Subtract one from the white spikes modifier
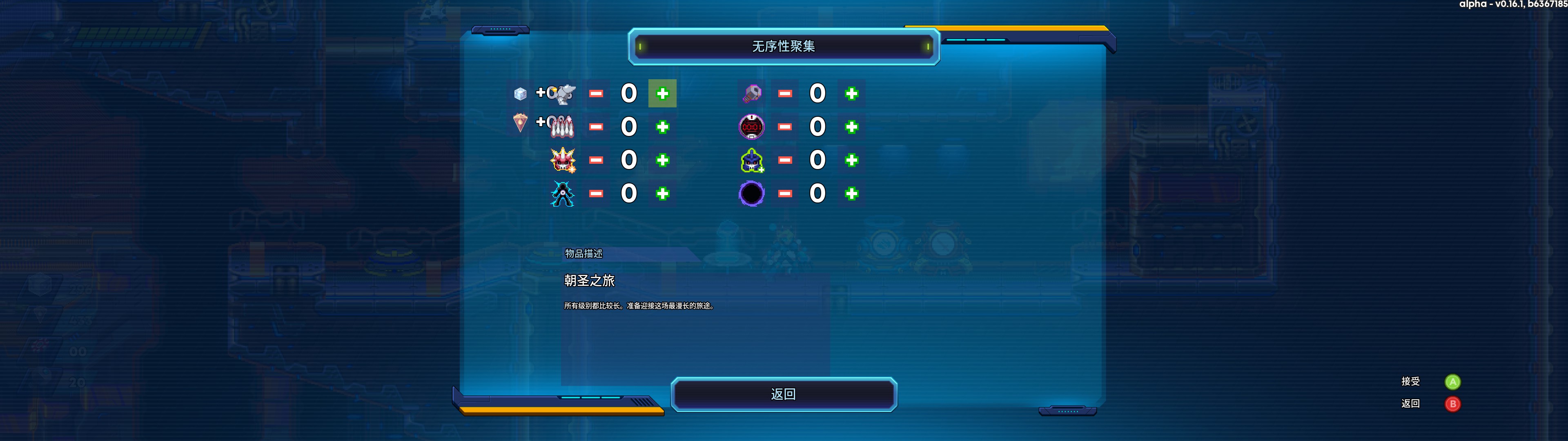The image size is (1568, 441). click(596, 127)
